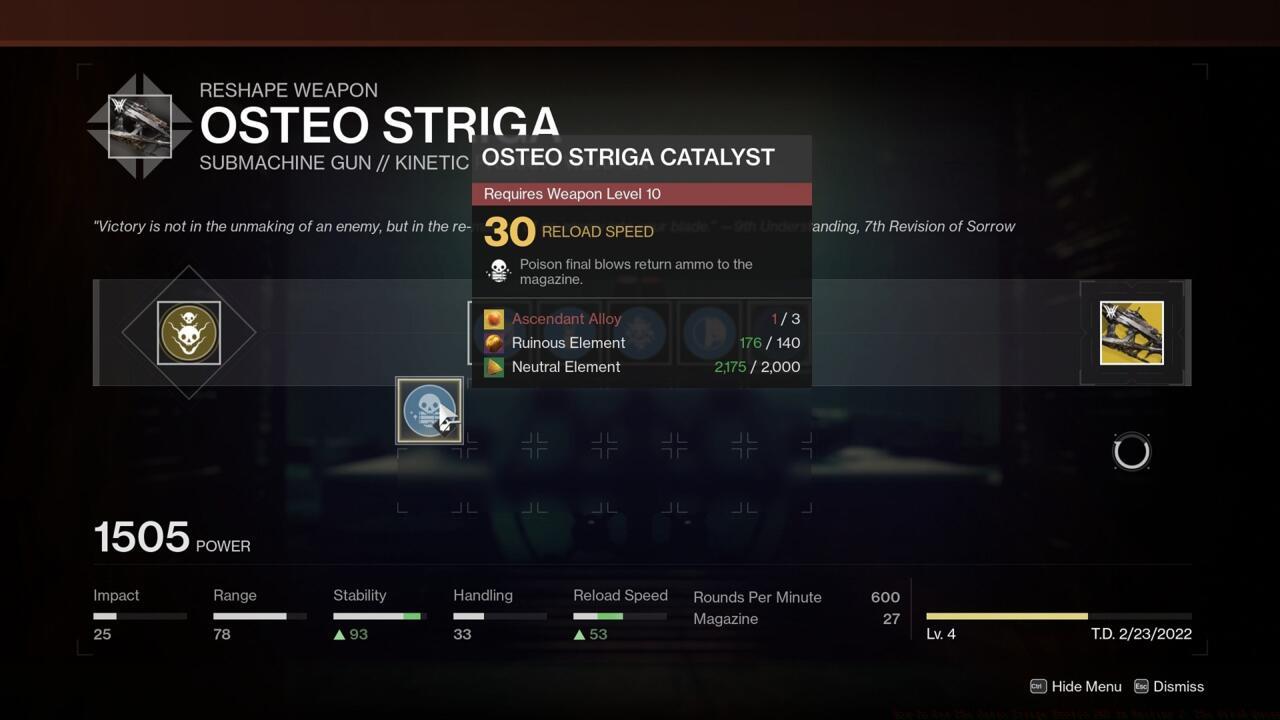Click the Hide Menu button
The height and width of the screenshot is (720, 1280).
point(1087,686)
